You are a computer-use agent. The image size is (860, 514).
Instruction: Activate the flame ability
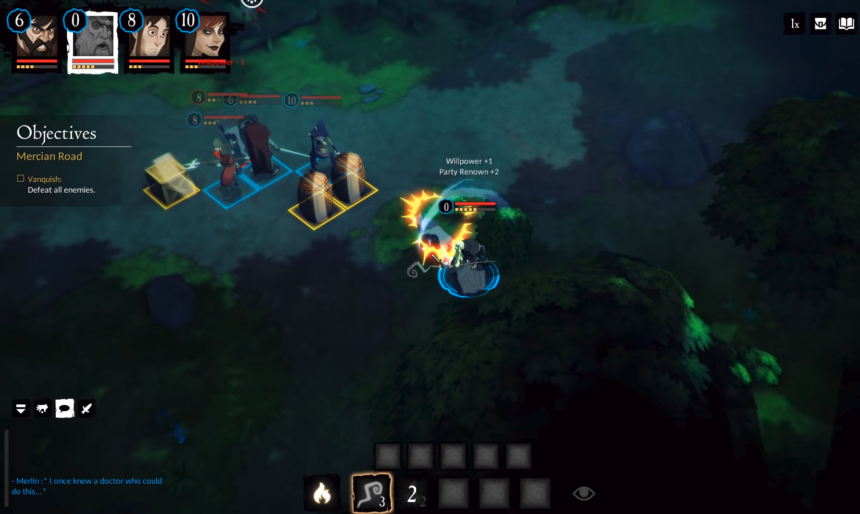coord(322,492)
